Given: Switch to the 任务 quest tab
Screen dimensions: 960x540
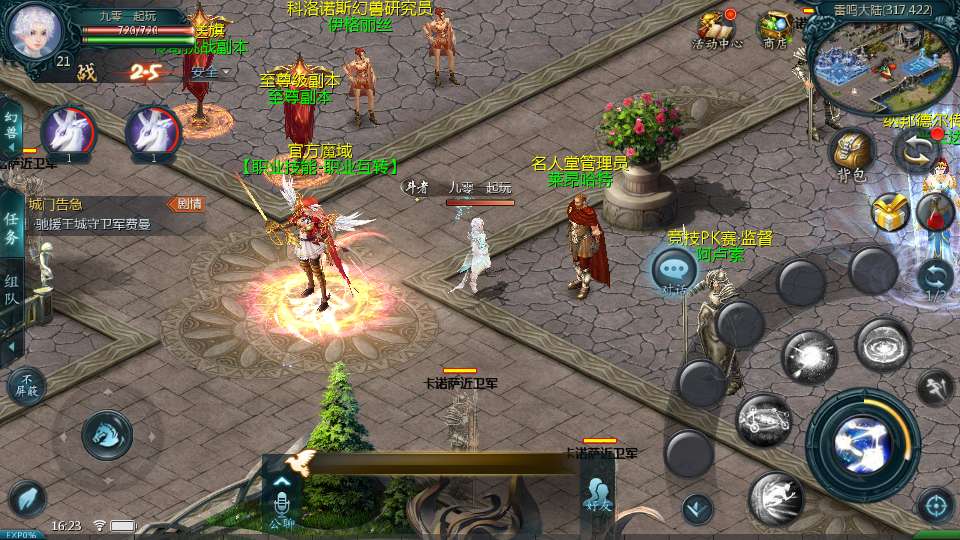Looking at the screenshot, I should click(x=11, y=229).
